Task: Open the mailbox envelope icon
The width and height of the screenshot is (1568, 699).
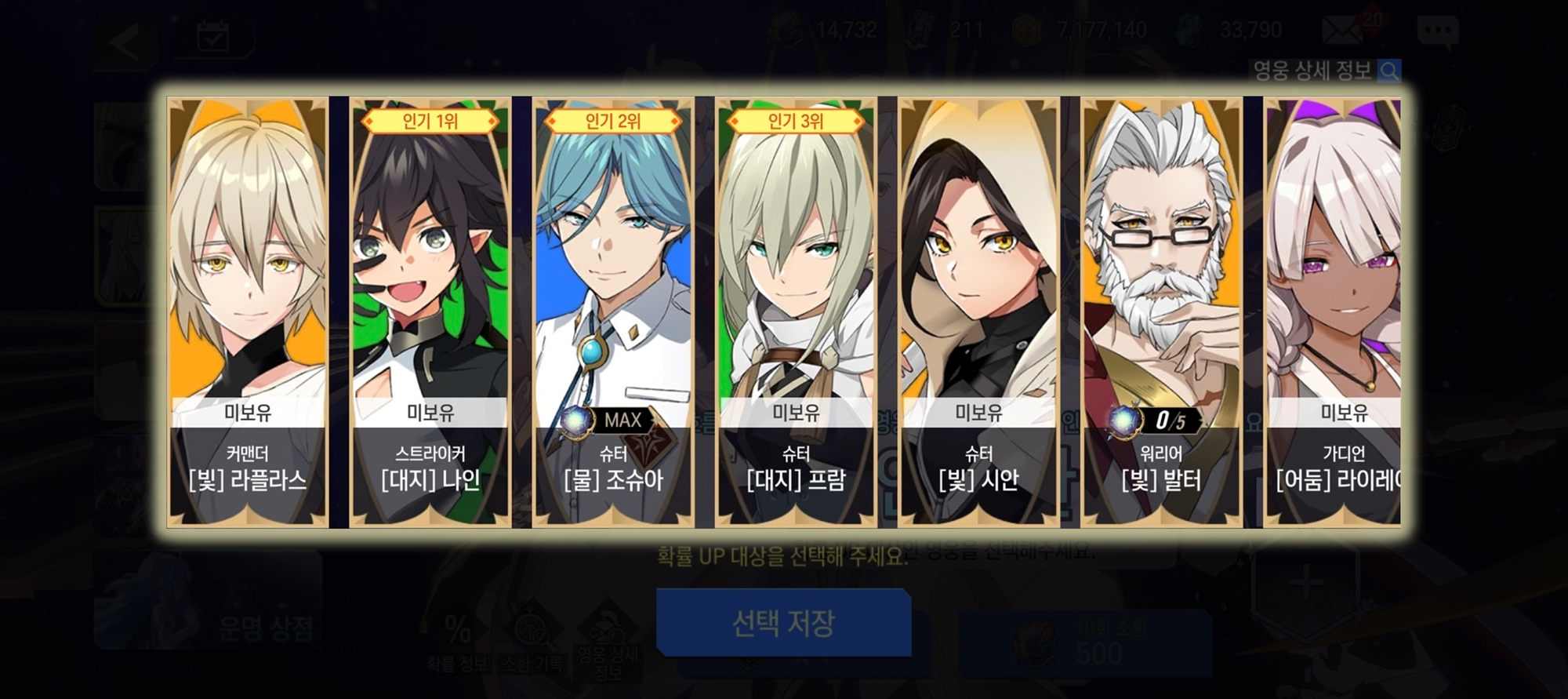Action: [x=1344, y=31]
